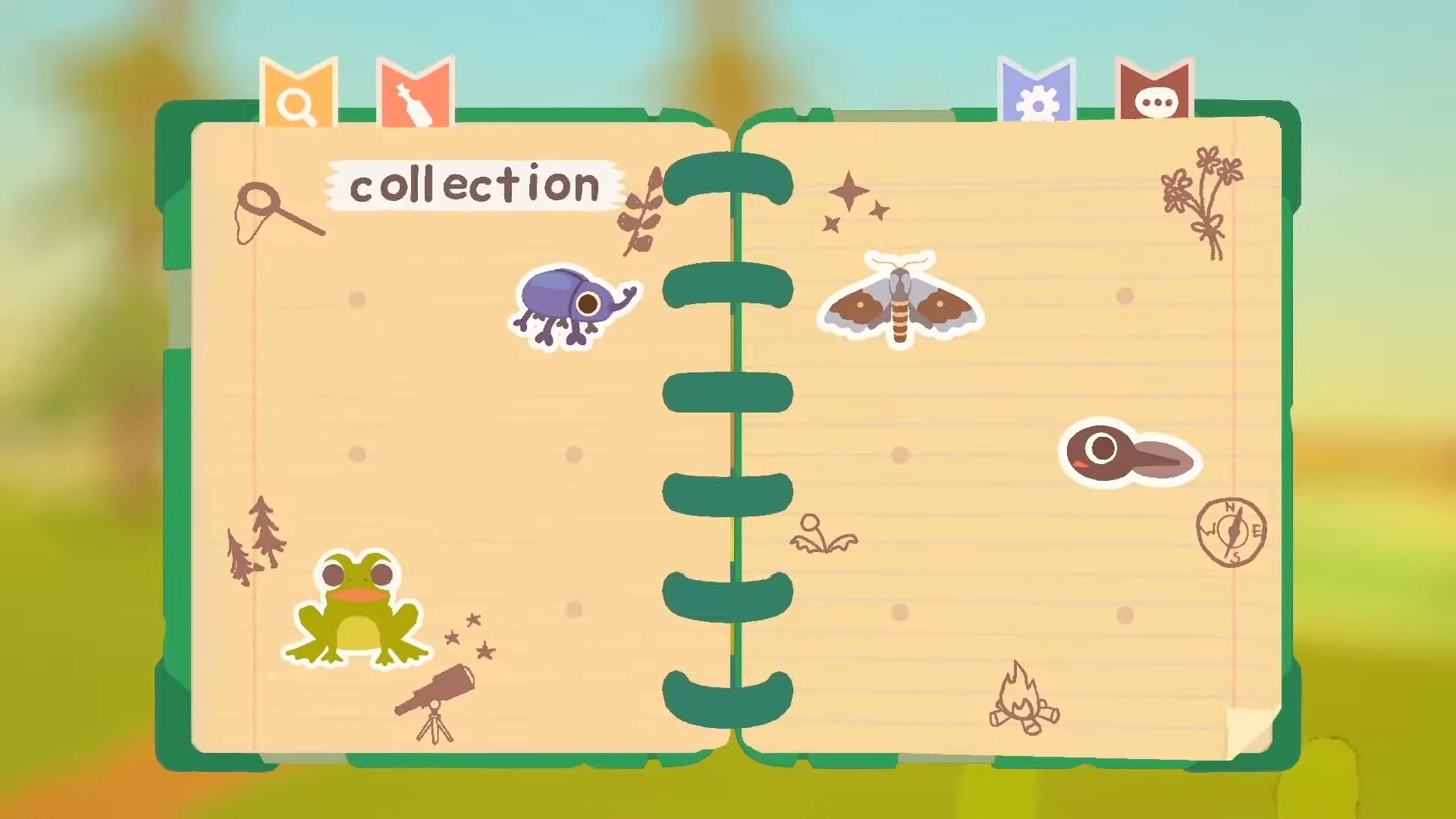Select the message-in-a-bottle bookmark tab
Image resolution: width=1456 pixels, height=819 pixels.
pyautogui.click(x=414, y=95)
